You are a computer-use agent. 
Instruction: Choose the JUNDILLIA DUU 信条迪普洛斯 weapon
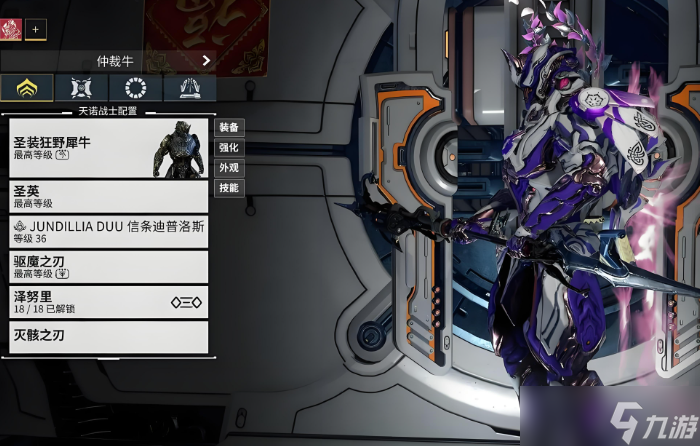pyautogui.click(x=108, y=232)
